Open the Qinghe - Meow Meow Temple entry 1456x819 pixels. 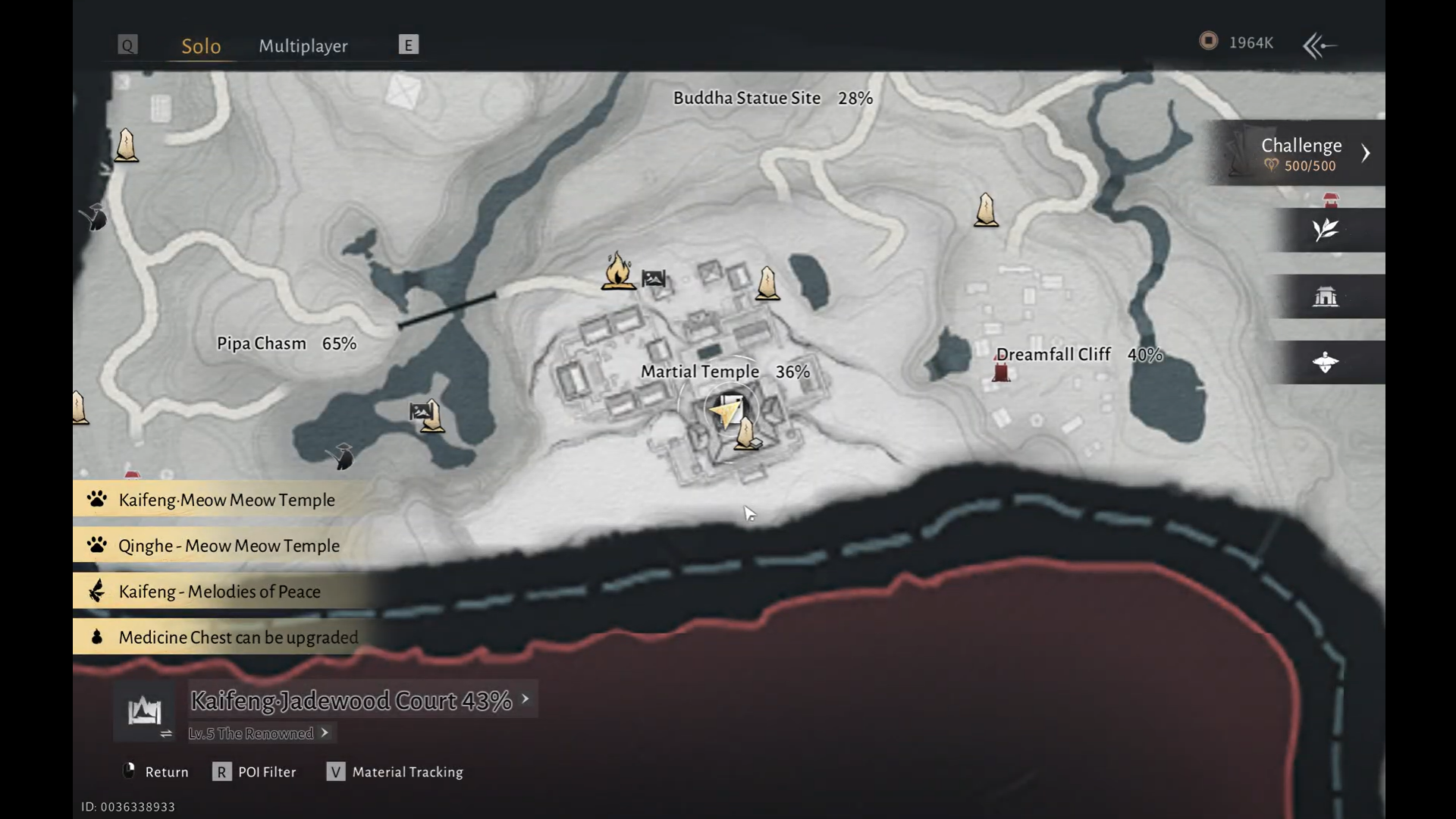pyautogui.click(x=228, y=545)
